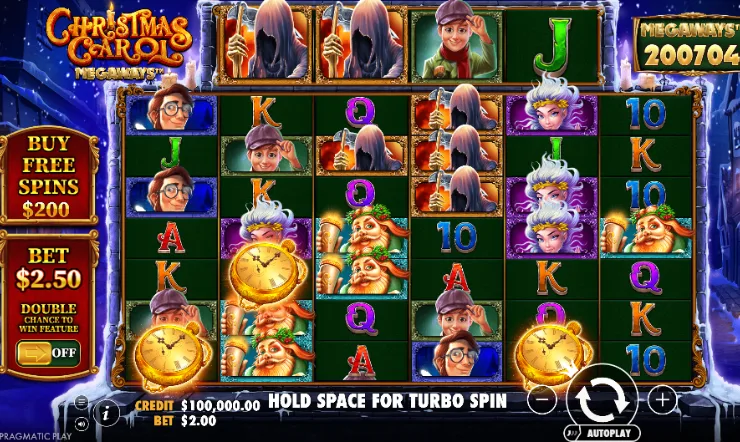This screenshot has height=442, width=740.
Task: Toggle the Double Chance feature switch
Action: (x=48, y=351)
